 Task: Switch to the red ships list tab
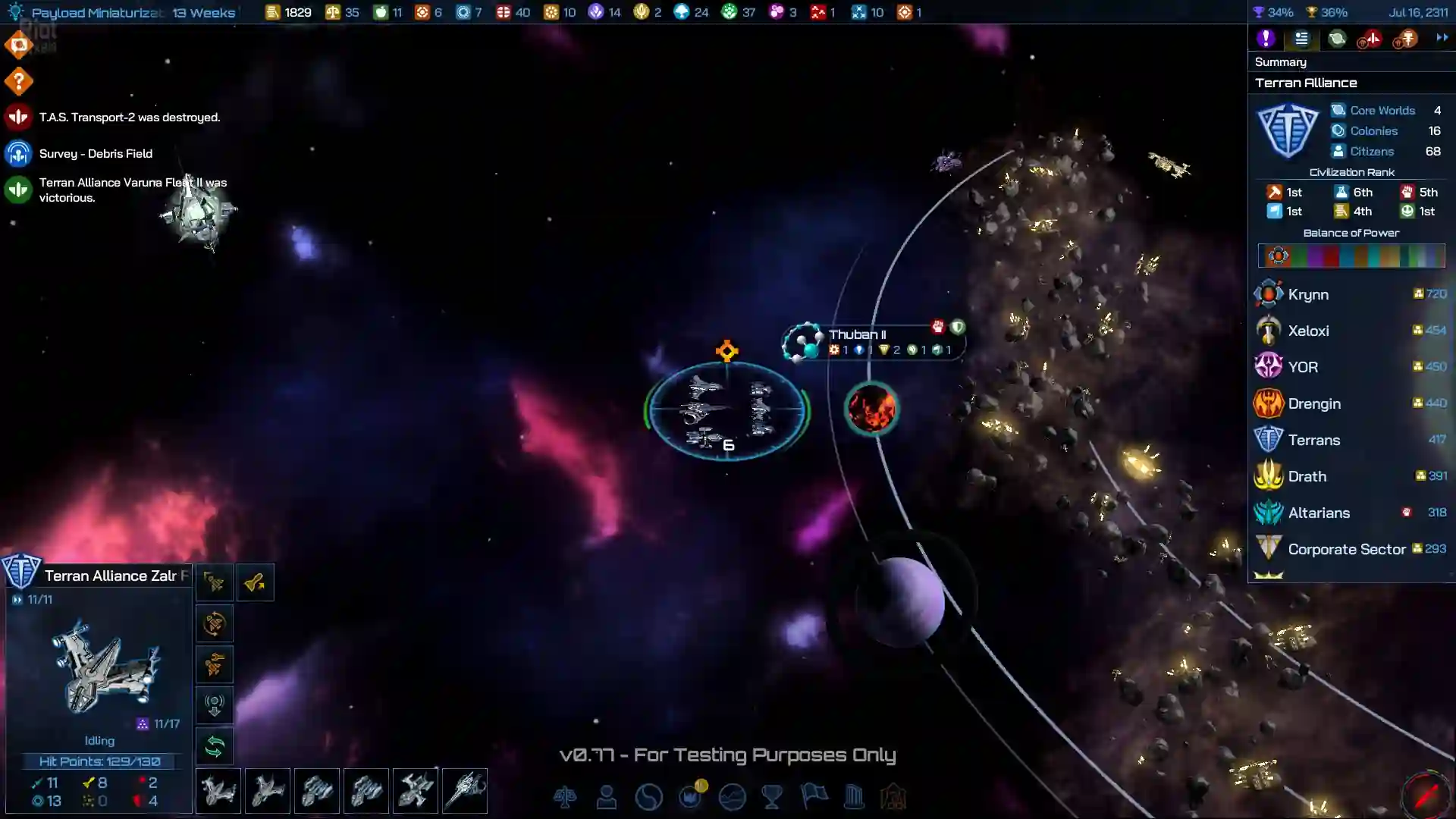click(1370, 39)
